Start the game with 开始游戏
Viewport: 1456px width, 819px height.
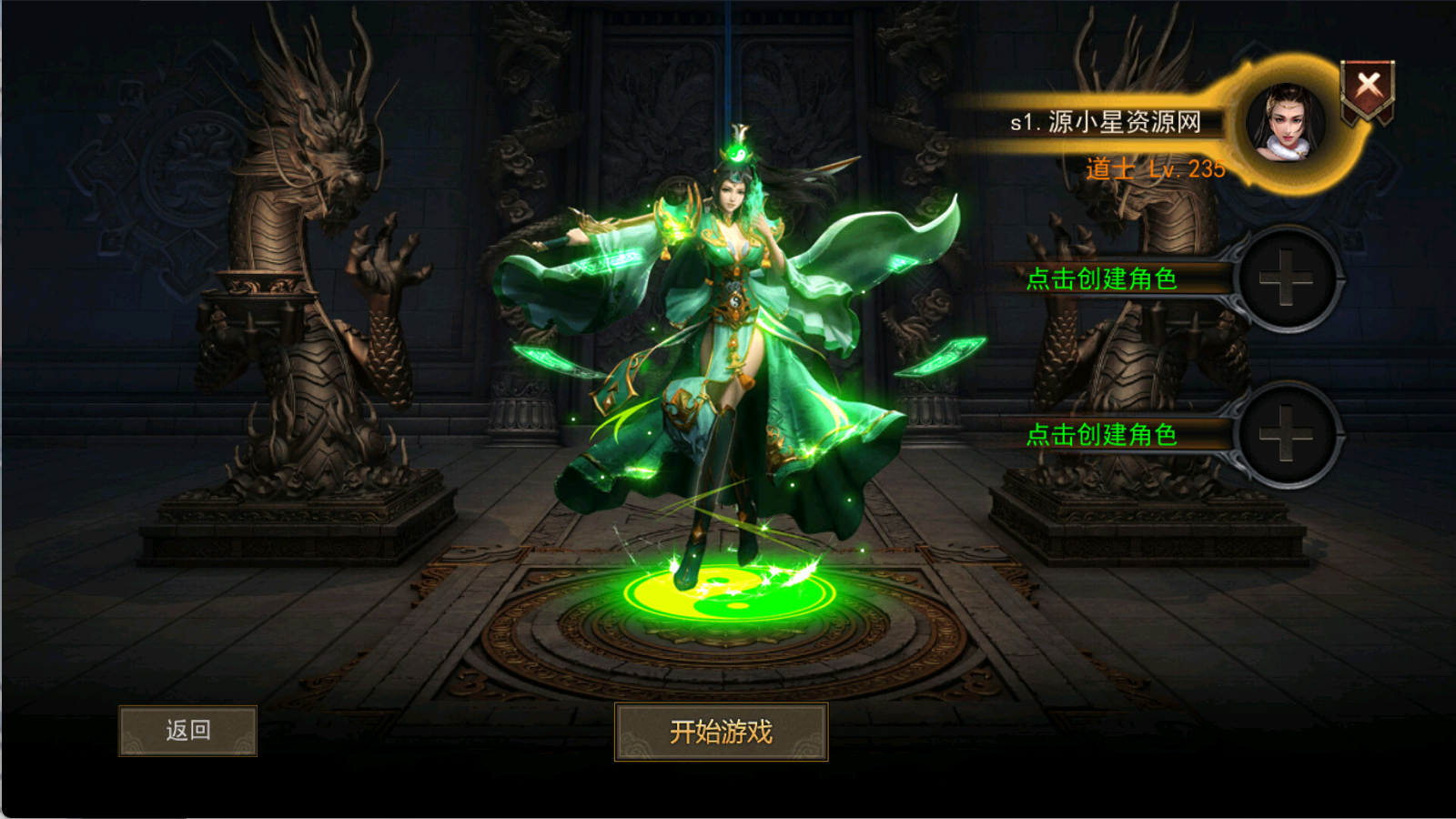coord(721,732)
